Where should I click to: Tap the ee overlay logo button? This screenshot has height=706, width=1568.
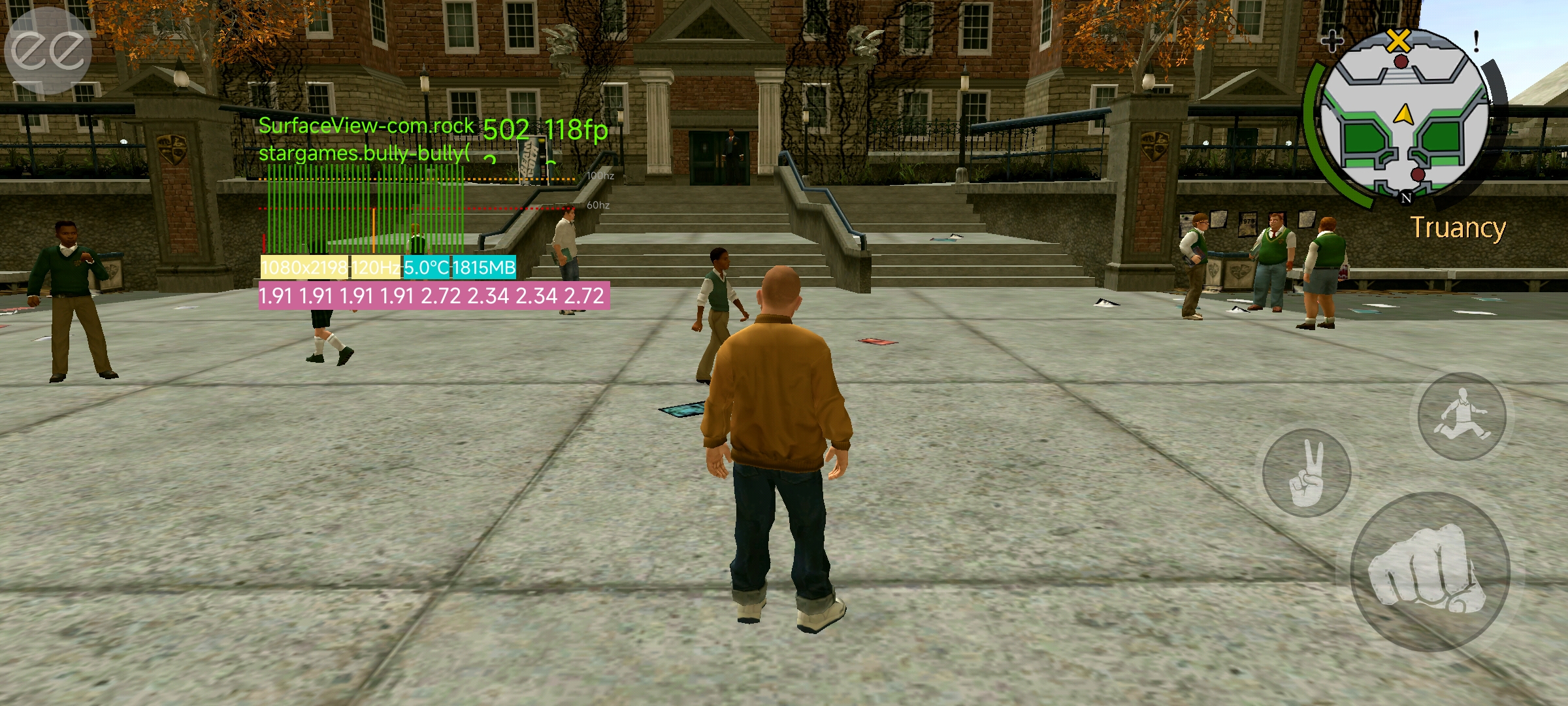click(x=47, y=50)
